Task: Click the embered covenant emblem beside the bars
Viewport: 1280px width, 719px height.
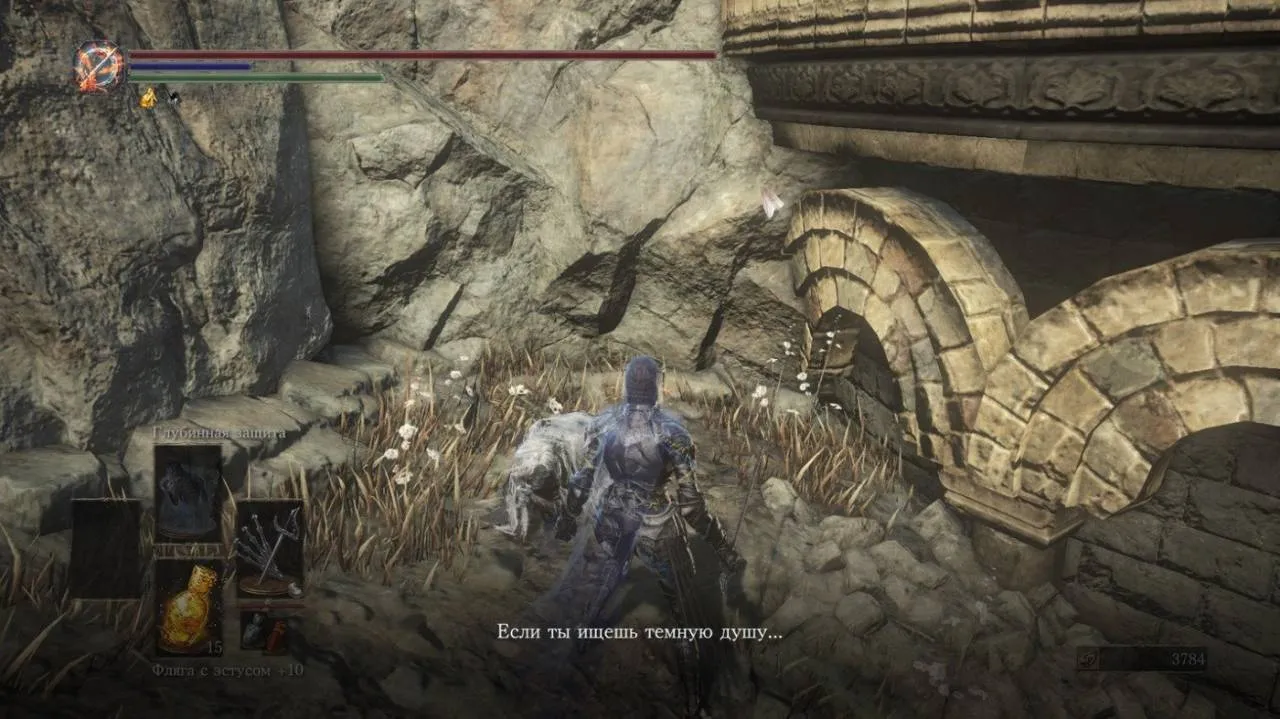Action: pyautogui.click(x=99, y=68)
